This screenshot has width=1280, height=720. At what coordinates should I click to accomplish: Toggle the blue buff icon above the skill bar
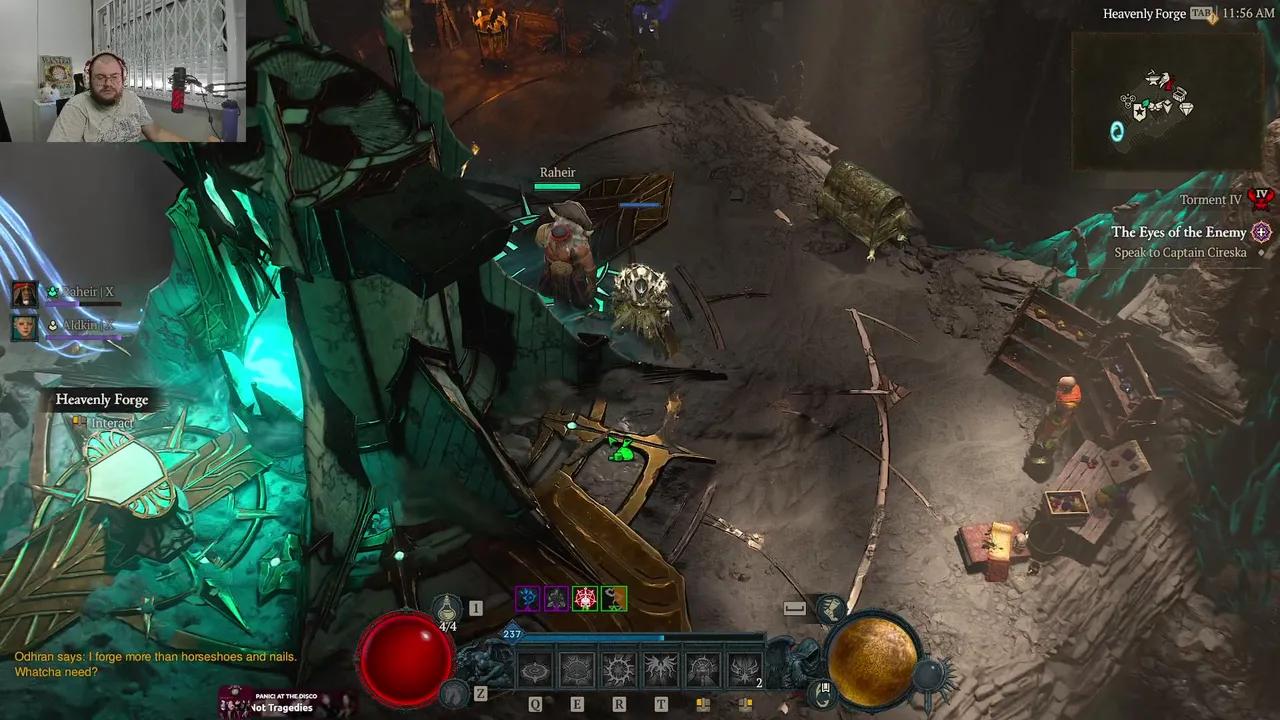526,596
